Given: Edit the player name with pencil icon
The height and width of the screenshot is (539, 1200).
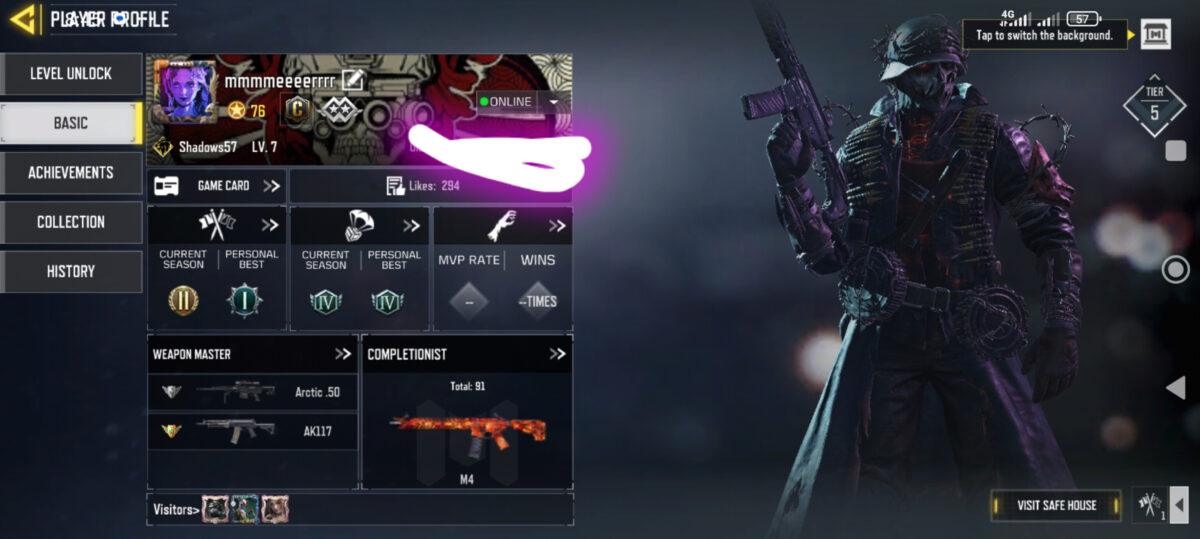Looking at the screenshot, I should pyautogui.click(x=352, y=80).
